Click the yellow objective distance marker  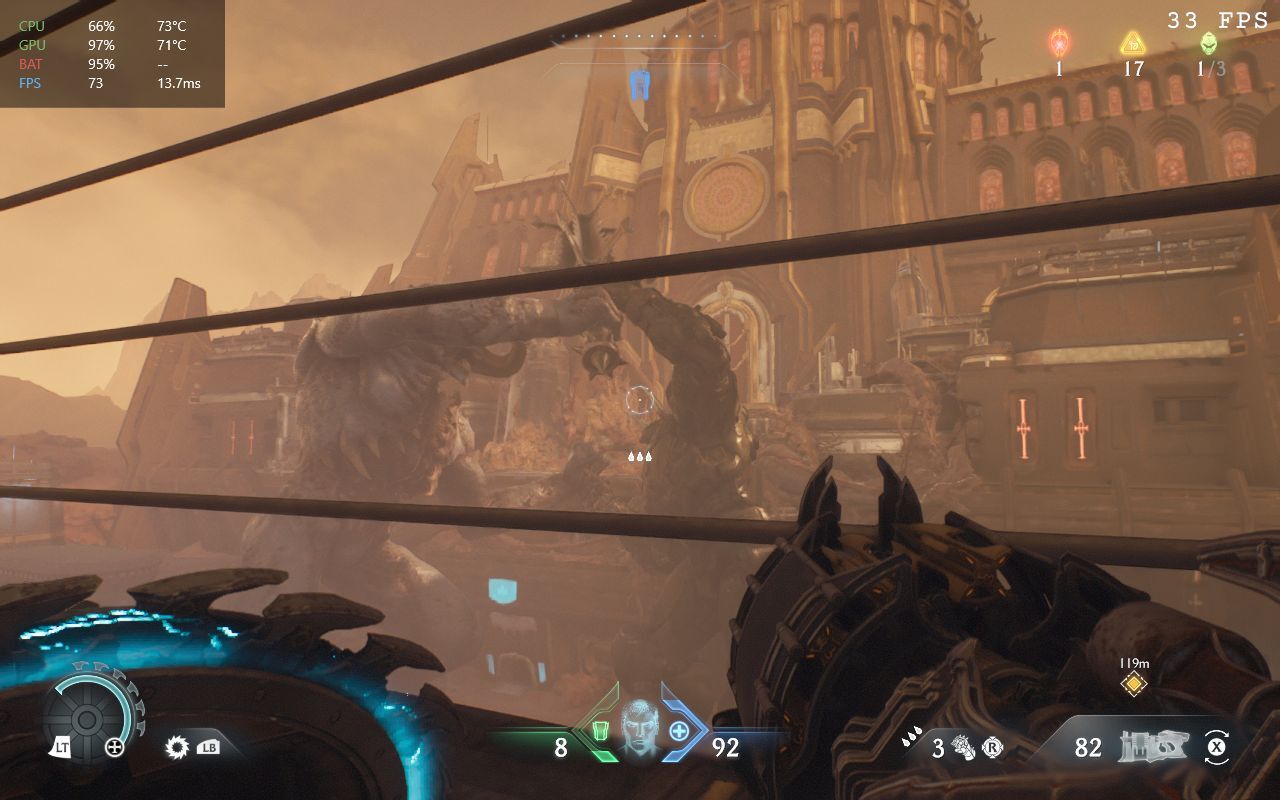pos(1133,683)
